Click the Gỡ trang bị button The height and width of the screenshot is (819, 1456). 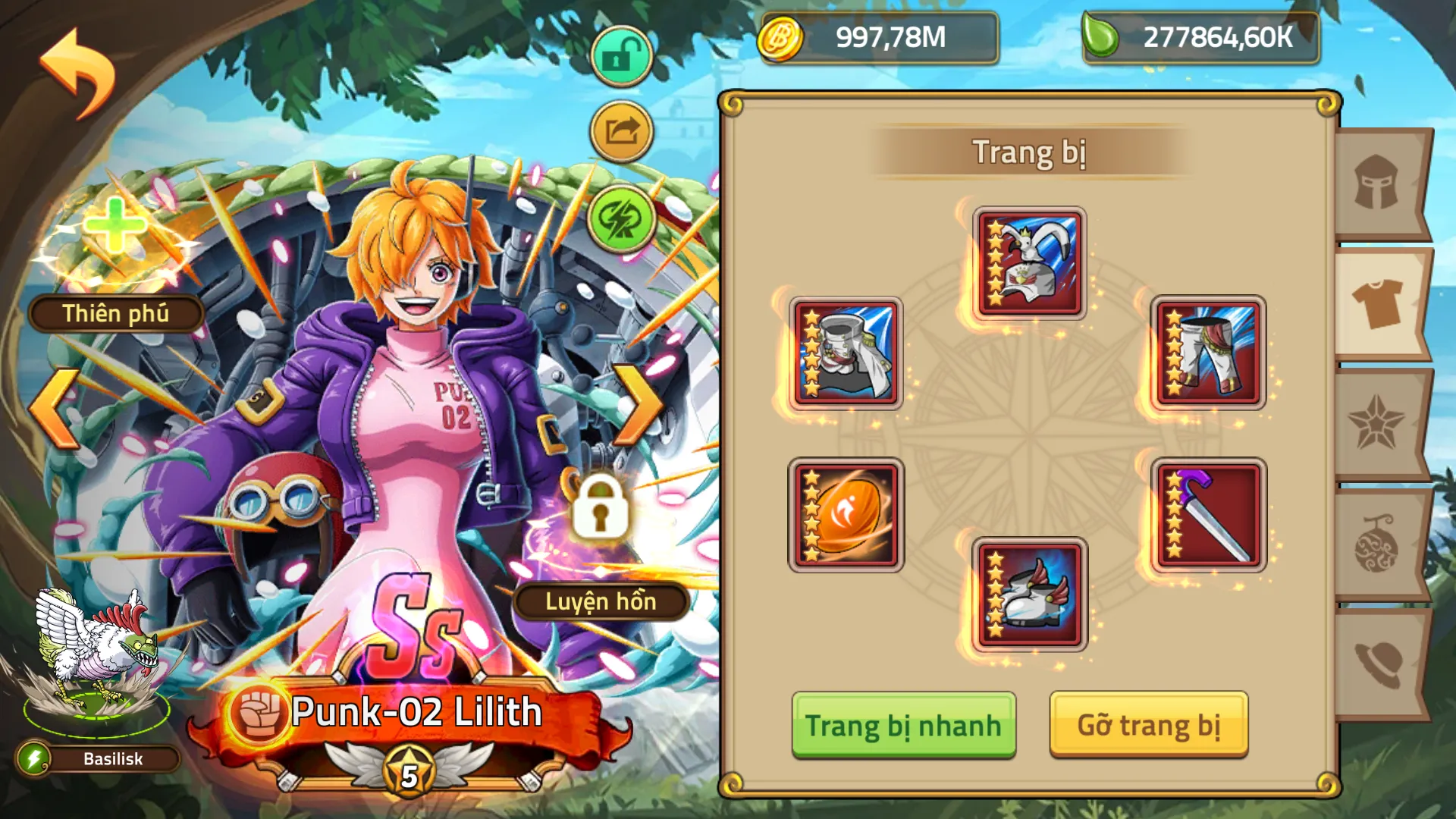pyautogui.click(x=1149, y=723)
